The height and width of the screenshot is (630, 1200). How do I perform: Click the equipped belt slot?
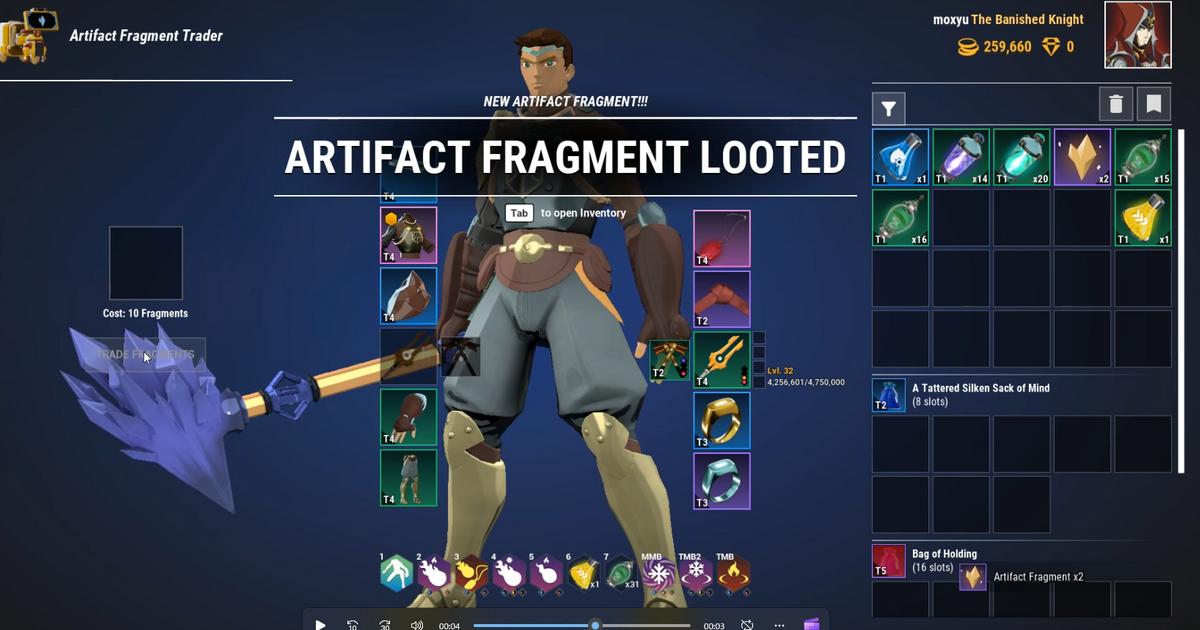coord(722,299)
